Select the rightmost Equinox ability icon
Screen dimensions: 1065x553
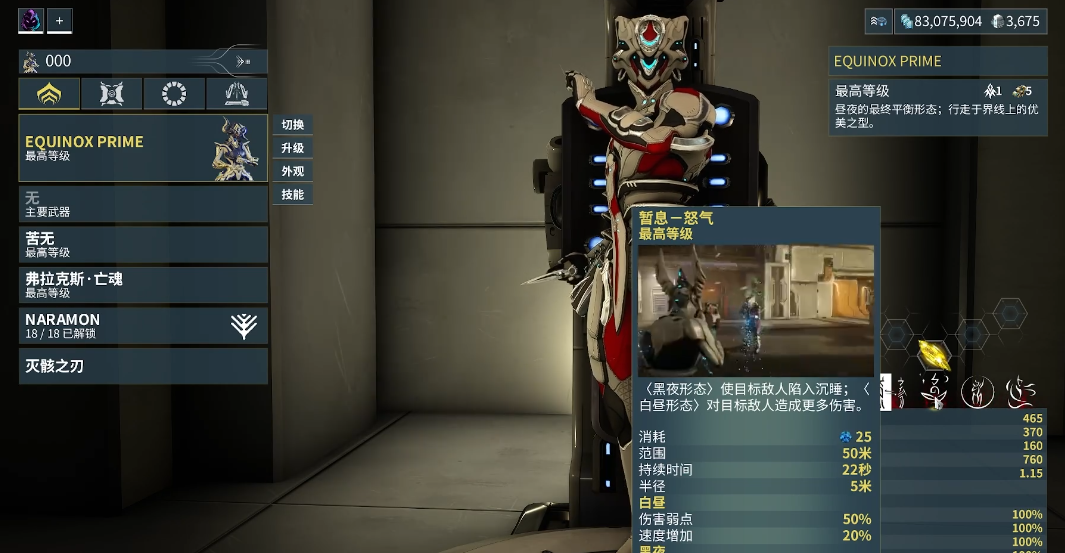(x=1019, y=391)
